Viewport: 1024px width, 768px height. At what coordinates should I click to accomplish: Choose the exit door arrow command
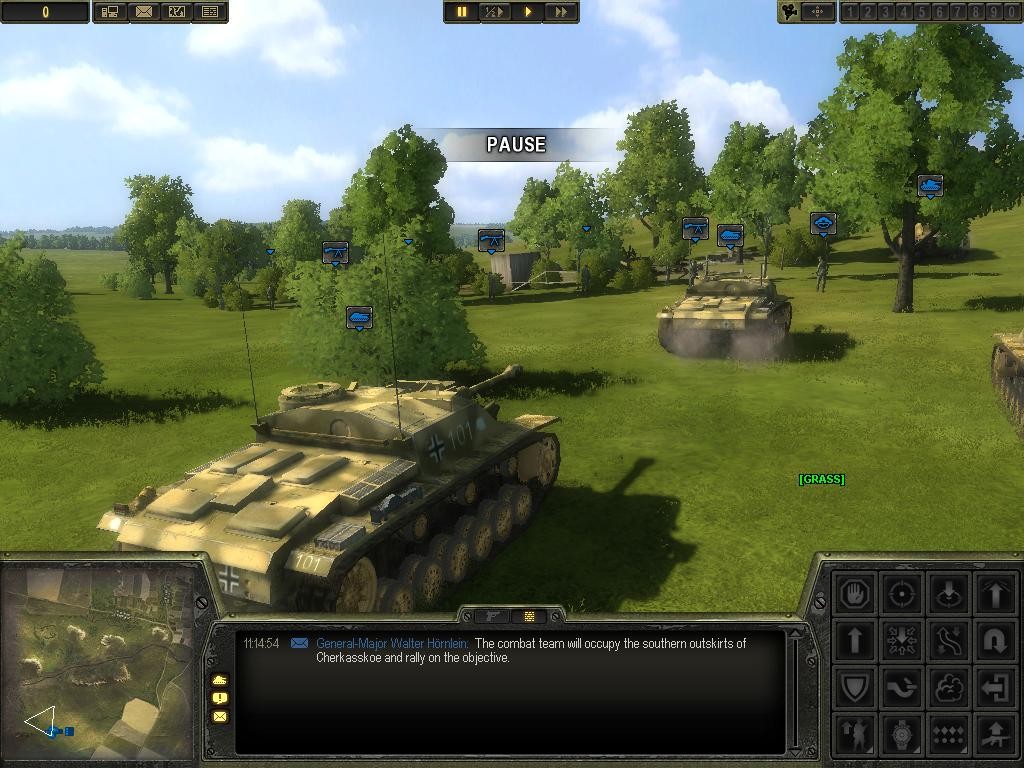995,687
